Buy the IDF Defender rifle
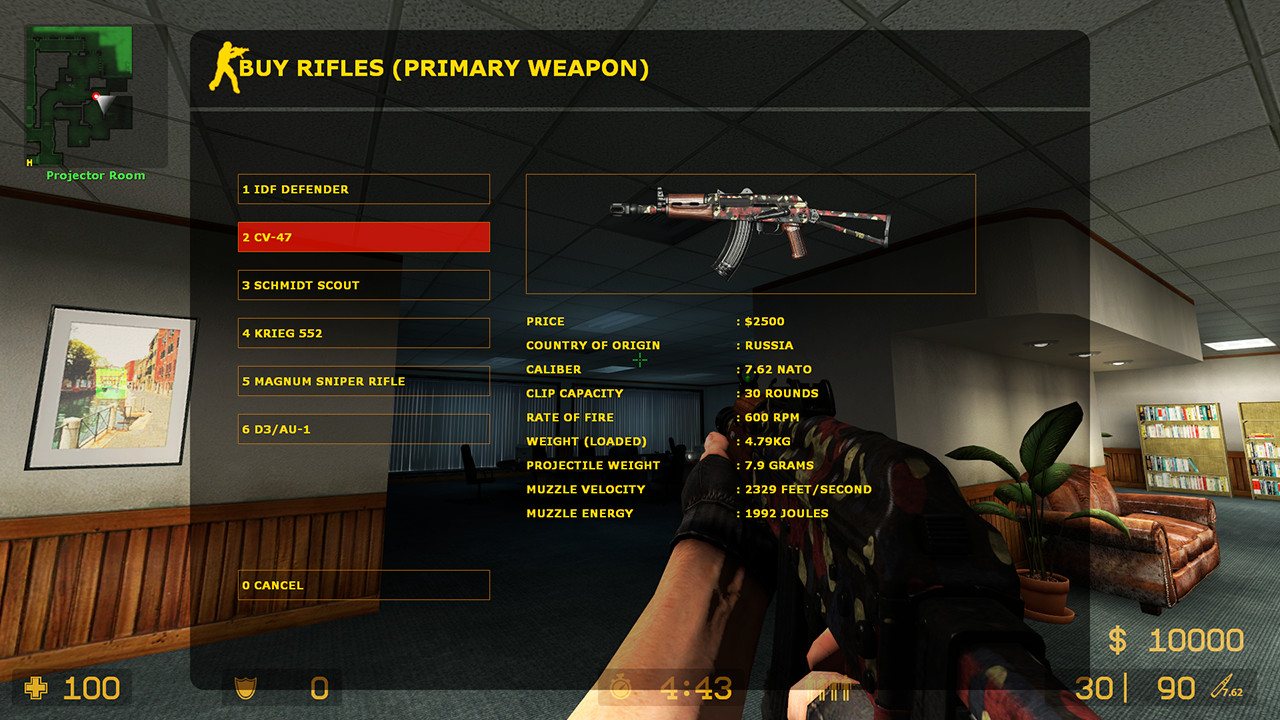The image size is (1280, 720). 363,189
